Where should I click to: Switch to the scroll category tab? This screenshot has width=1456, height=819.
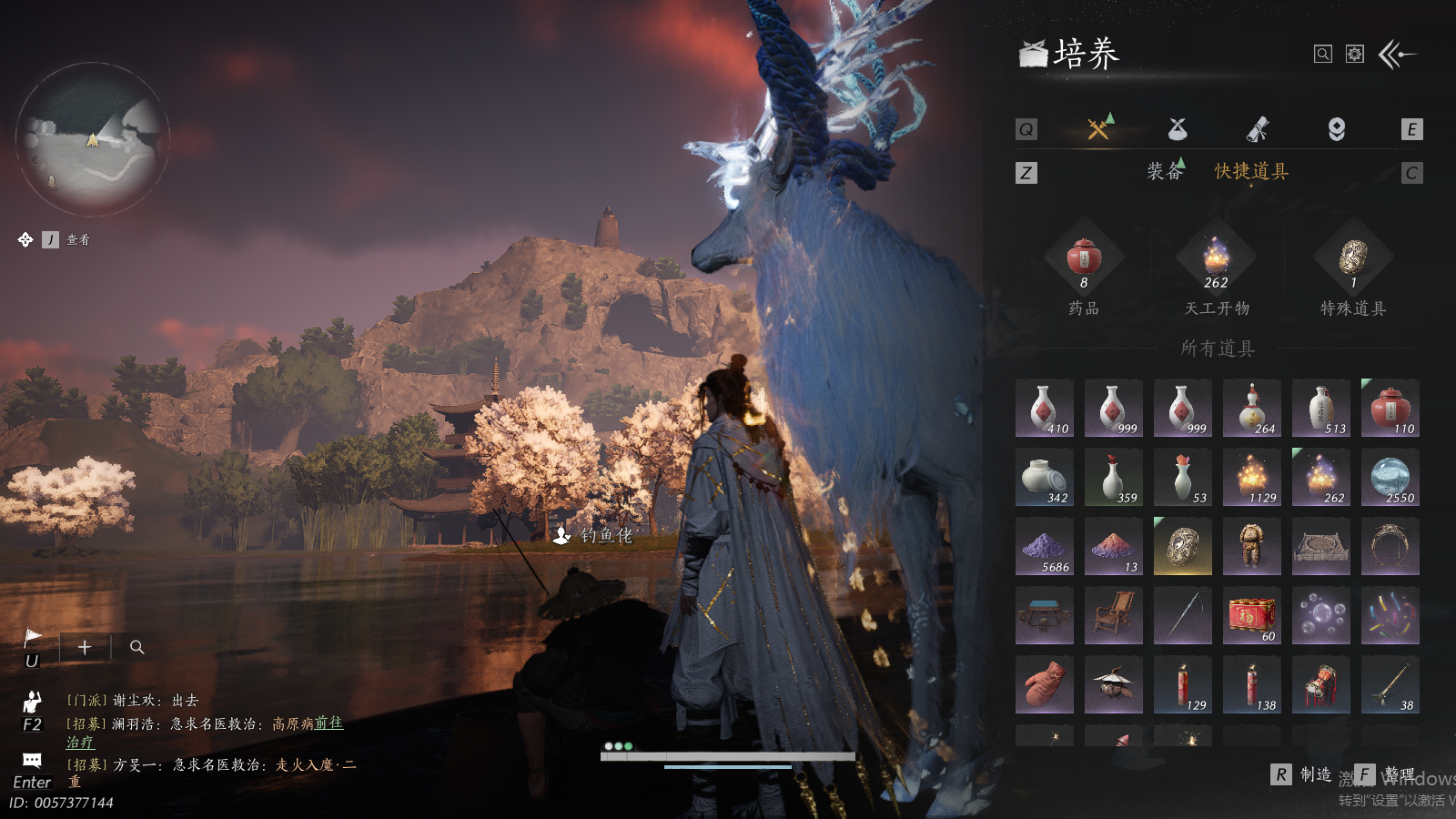(x=1258, y=129)
